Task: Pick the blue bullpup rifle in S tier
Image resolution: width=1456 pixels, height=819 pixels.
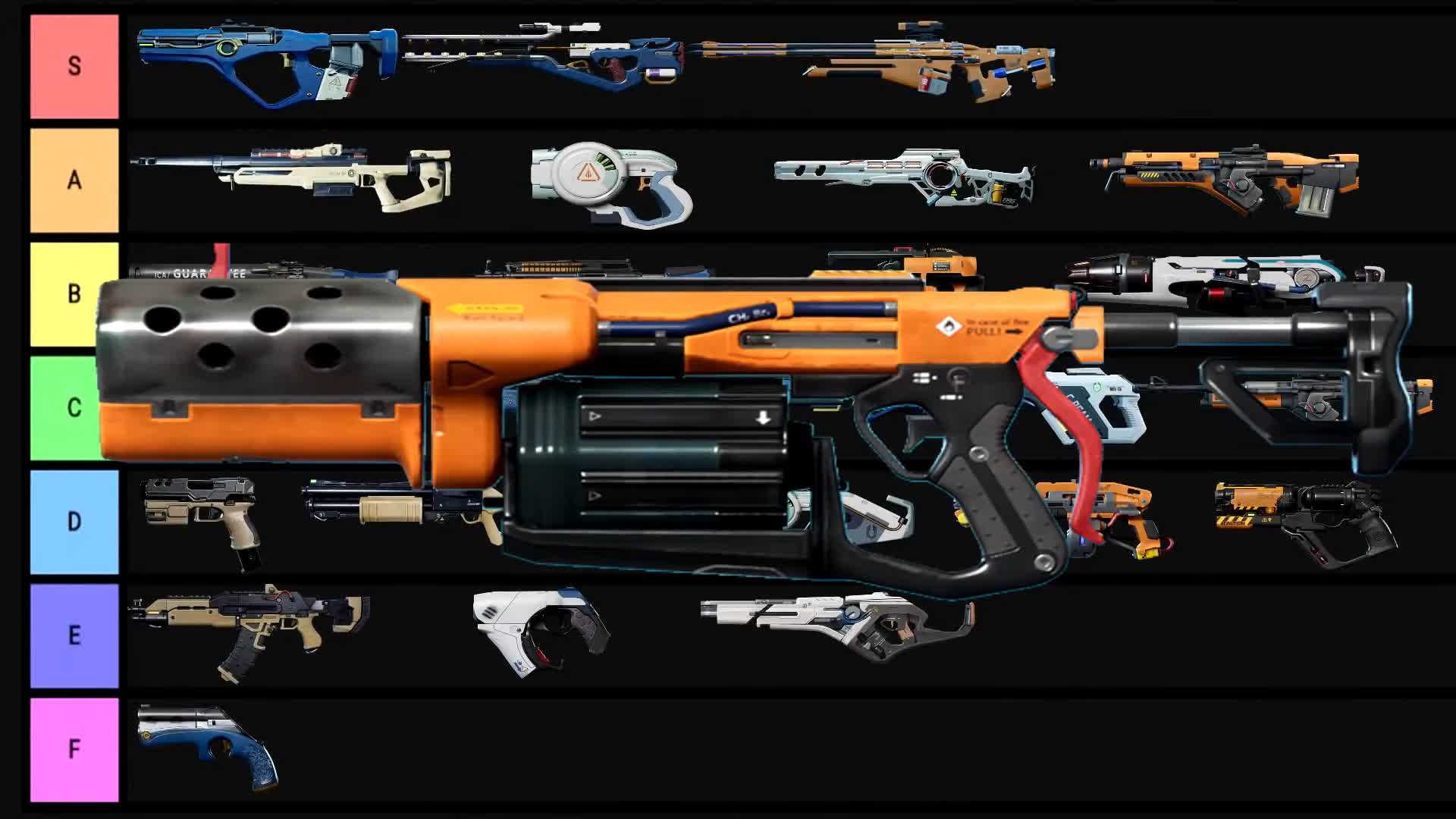Action: pos(265,64)
